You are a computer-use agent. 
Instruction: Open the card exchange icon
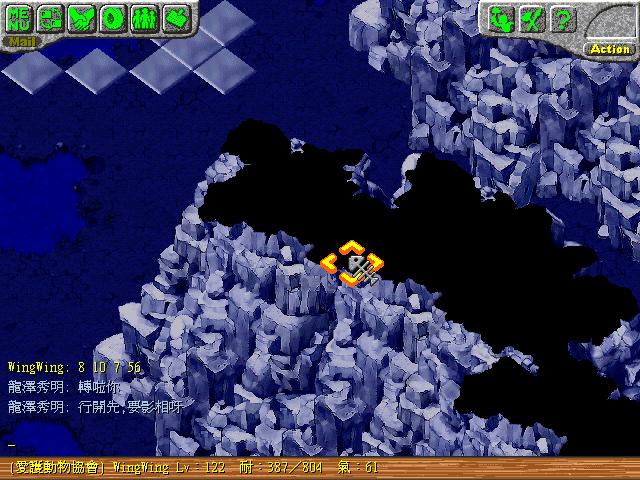coord(50,18)
